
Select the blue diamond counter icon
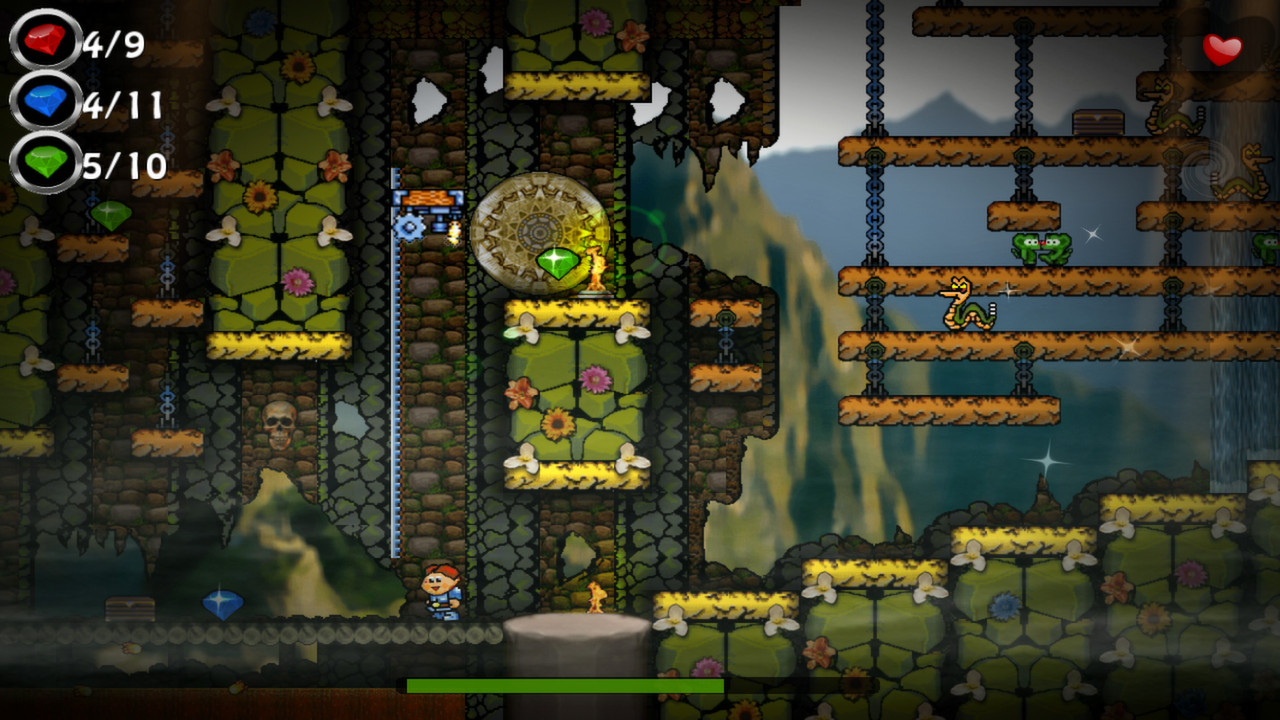[x=44, y=102]
